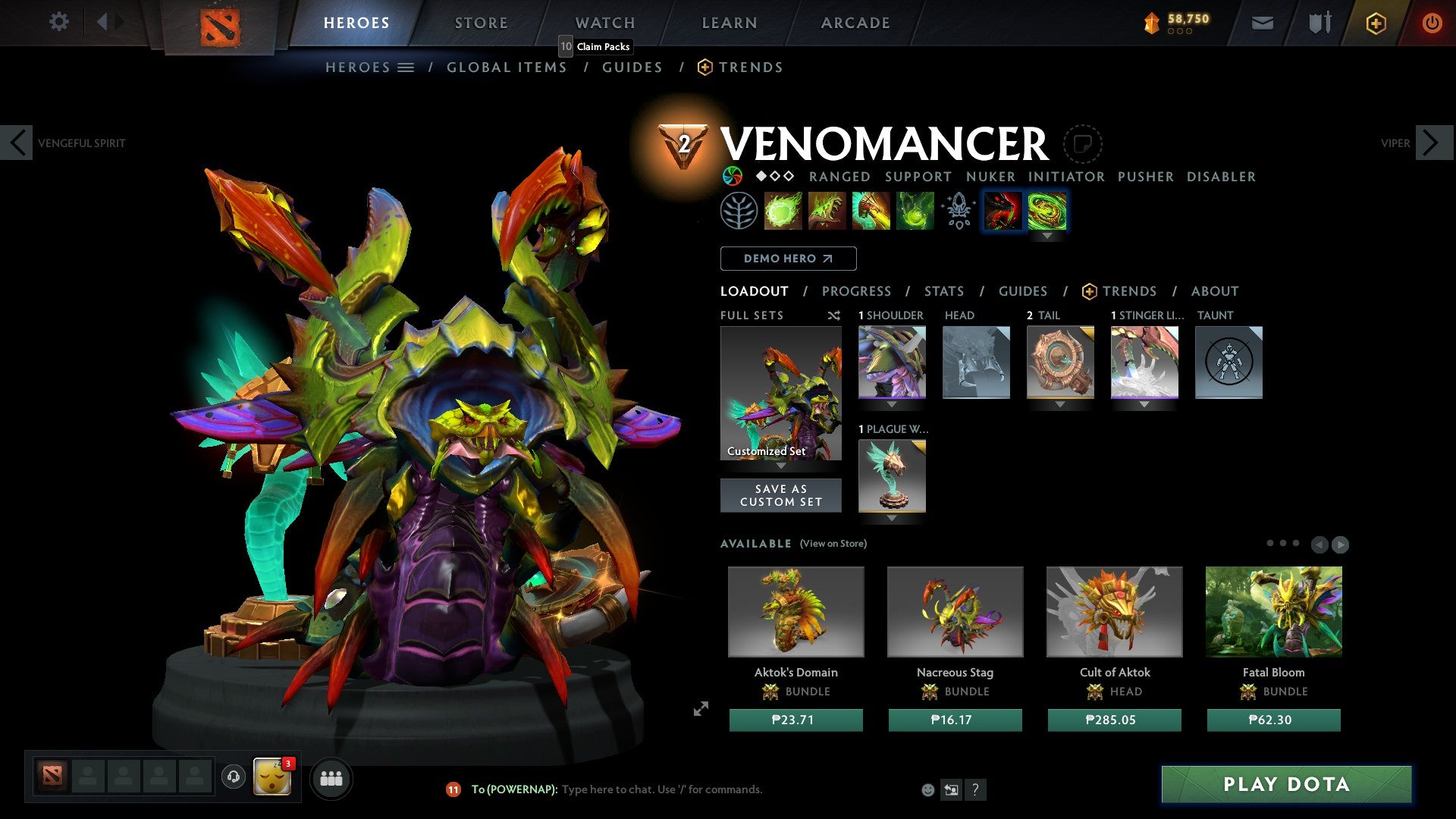Open the Fatal Bloom bundle thumbnail
The image size is (1456, 819).
point(1273,611)
